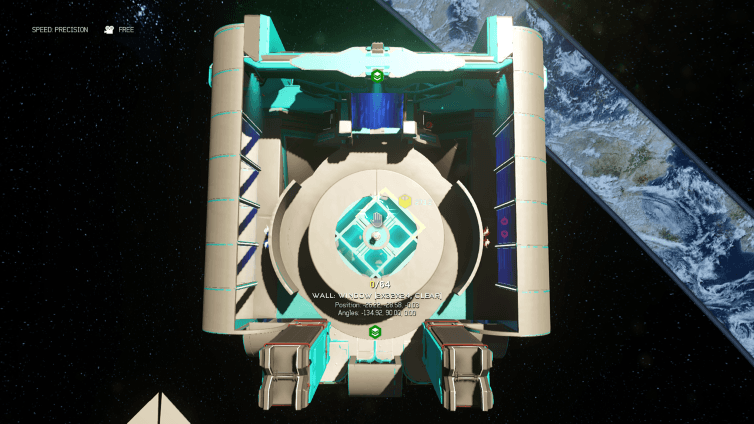Toggle the FREE camera mode icon
Image resolution: width=754 pixels, height=424 pixels.
(x=108, y=30)
